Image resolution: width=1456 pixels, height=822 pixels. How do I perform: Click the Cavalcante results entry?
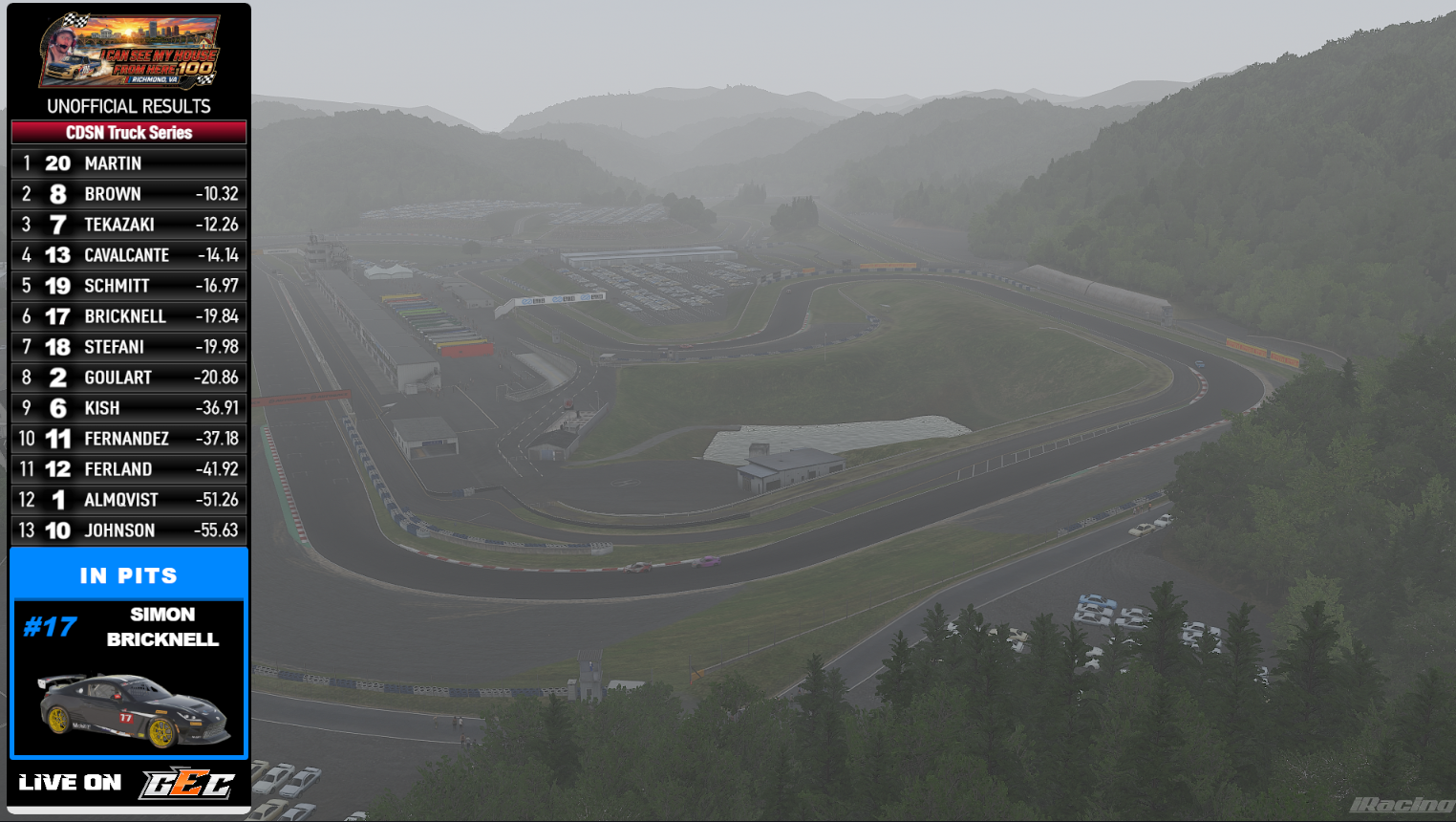[x=129, y=255]
